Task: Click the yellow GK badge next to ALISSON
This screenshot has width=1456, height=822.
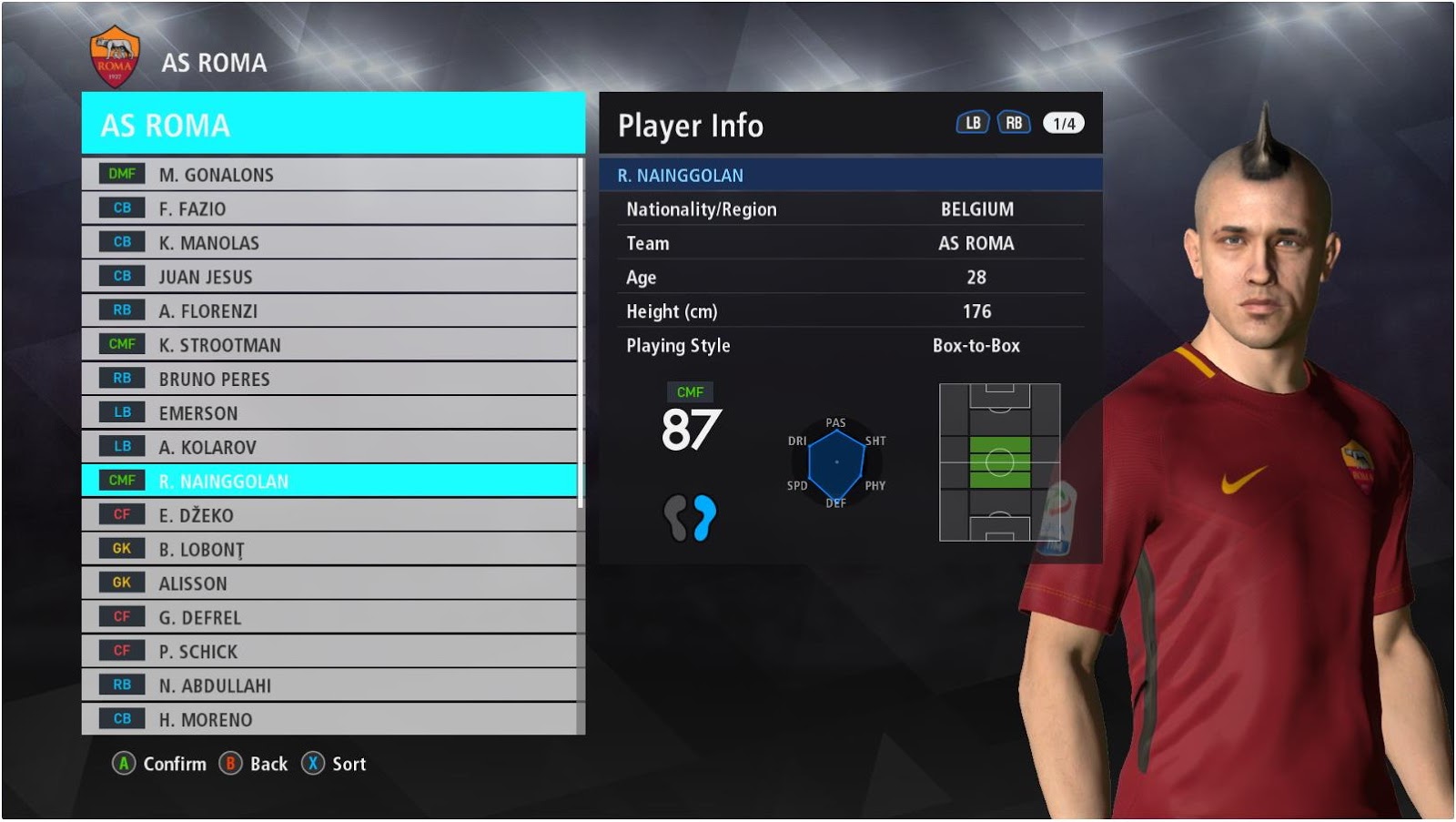Action: (x=120, y=583)
